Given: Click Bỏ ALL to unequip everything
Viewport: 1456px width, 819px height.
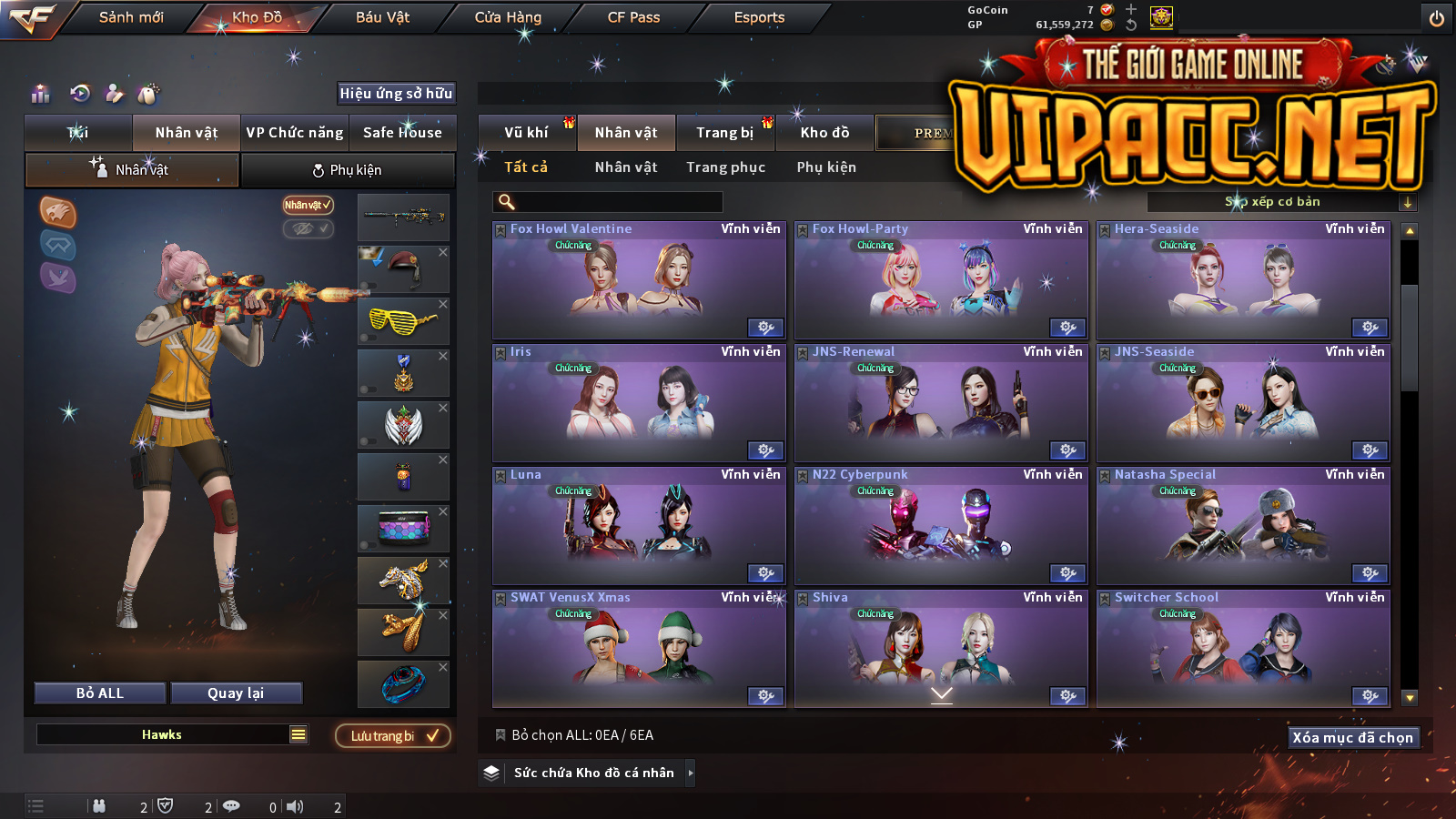Looking at the screenshot, I should (100, 693).
